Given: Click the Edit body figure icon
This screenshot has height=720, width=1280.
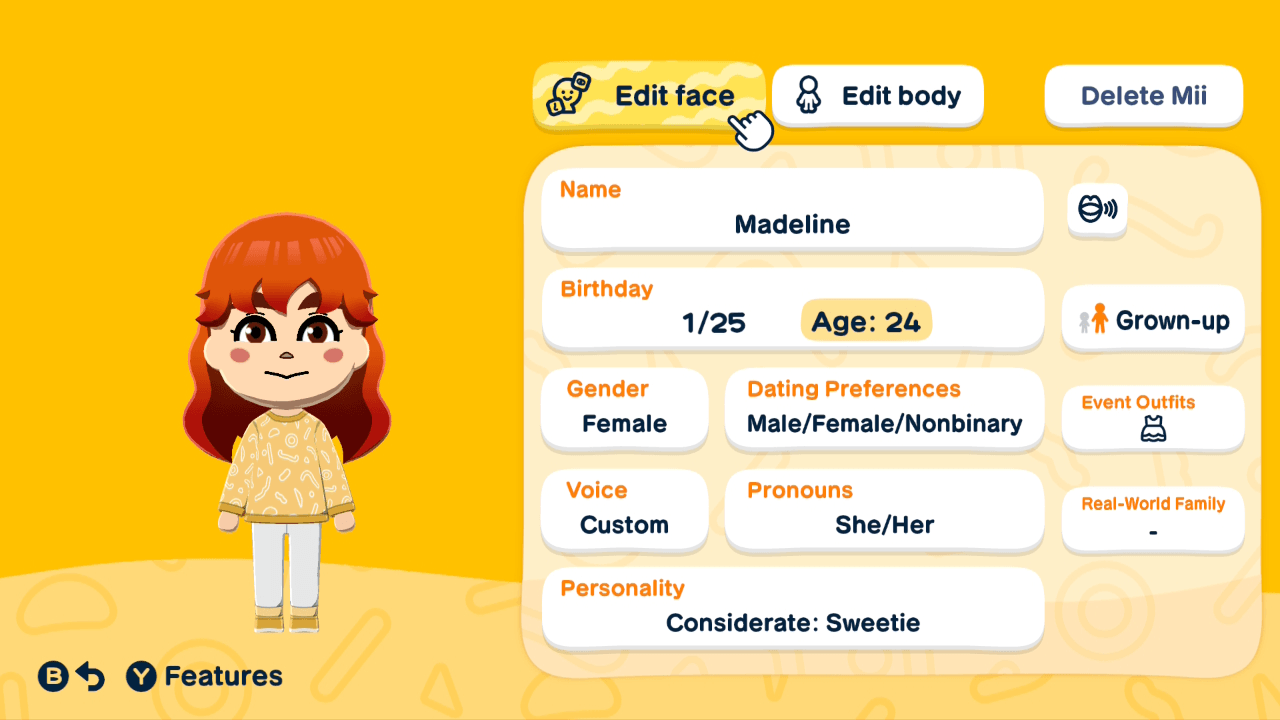Looking at the screenshot, I should tap(806, 95).
